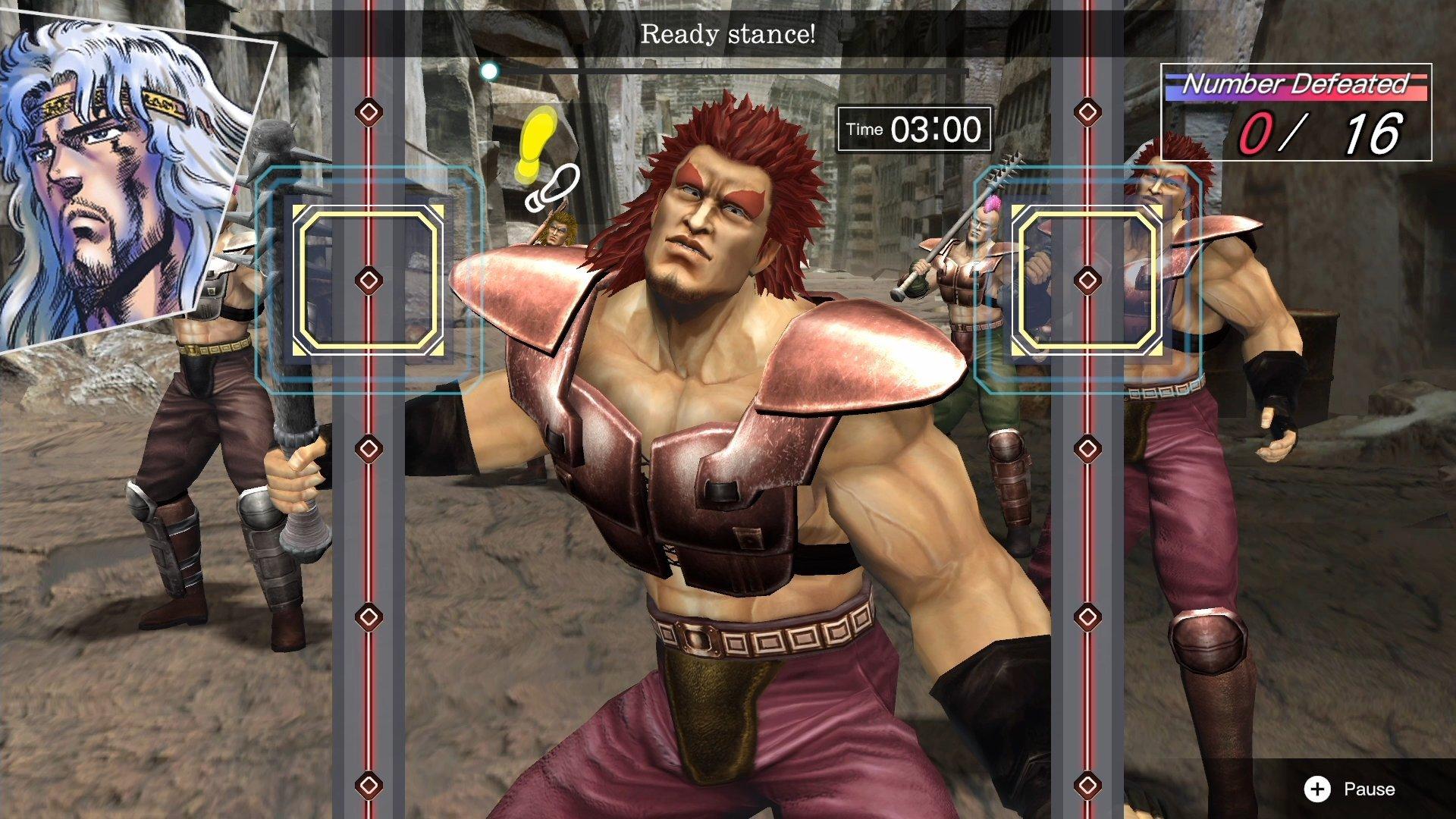The height and width of the screenshot is (819, 1456).
Task: Select the diamond note marker atop the right lane
Action: pos(1090,111)
